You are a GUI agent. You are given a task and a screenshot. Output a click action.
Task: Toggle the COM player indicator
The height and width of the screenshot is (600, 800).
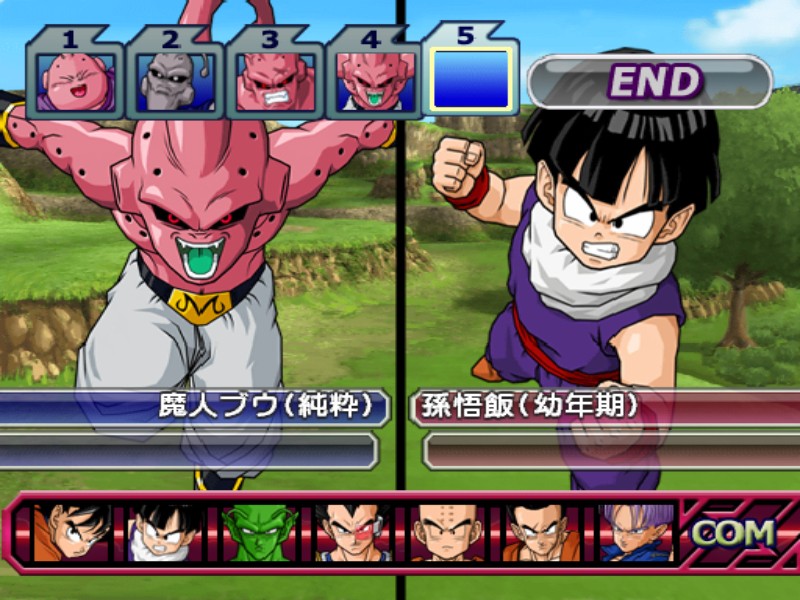point(733,533)
